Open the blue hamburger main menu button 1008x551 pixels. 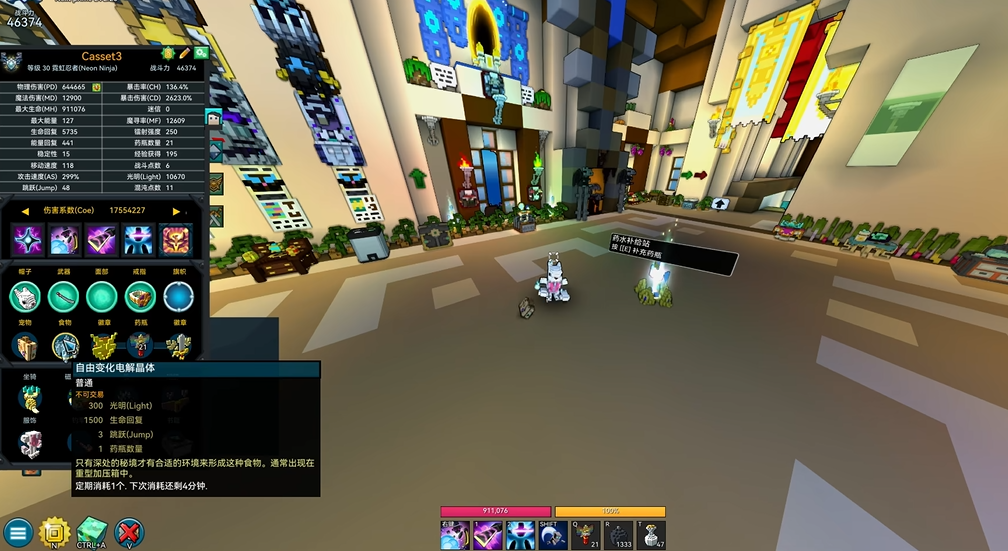coord(16,532)
